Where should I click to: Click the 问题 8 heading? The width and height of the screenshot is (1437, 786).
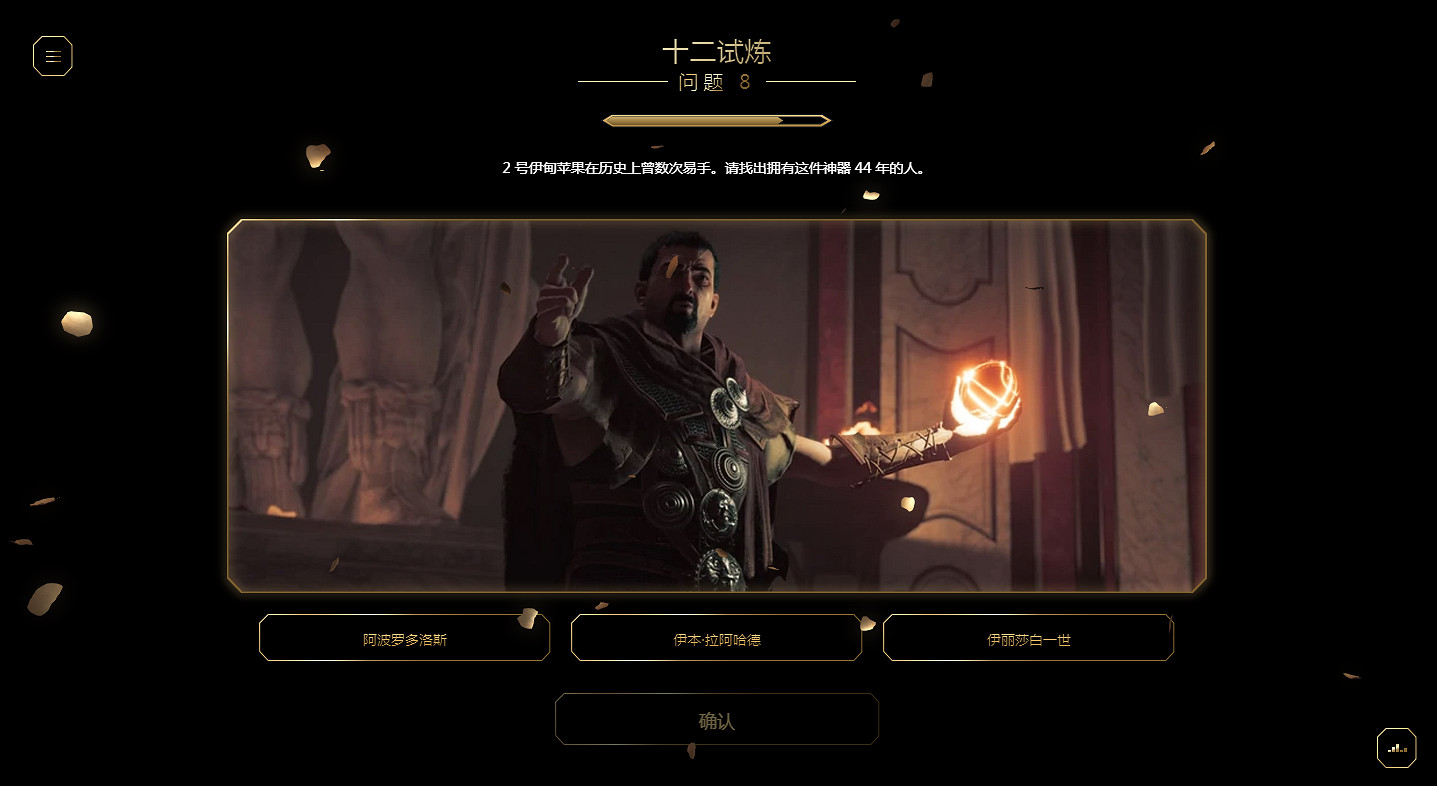pos(716,82)
